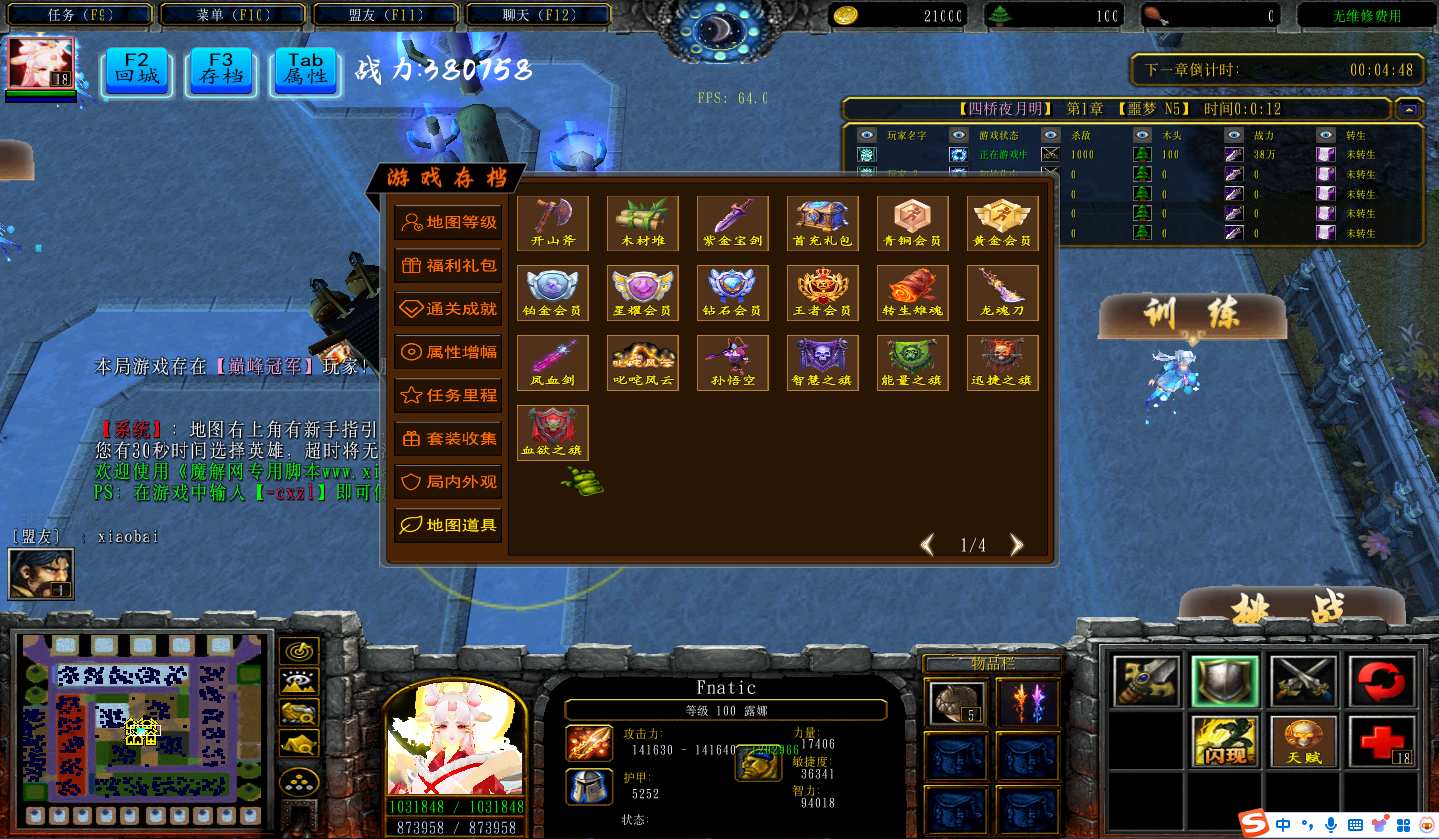The image size is (1439, 839).
Task: Switch to the 福利礼包 category
Action: 448,266
